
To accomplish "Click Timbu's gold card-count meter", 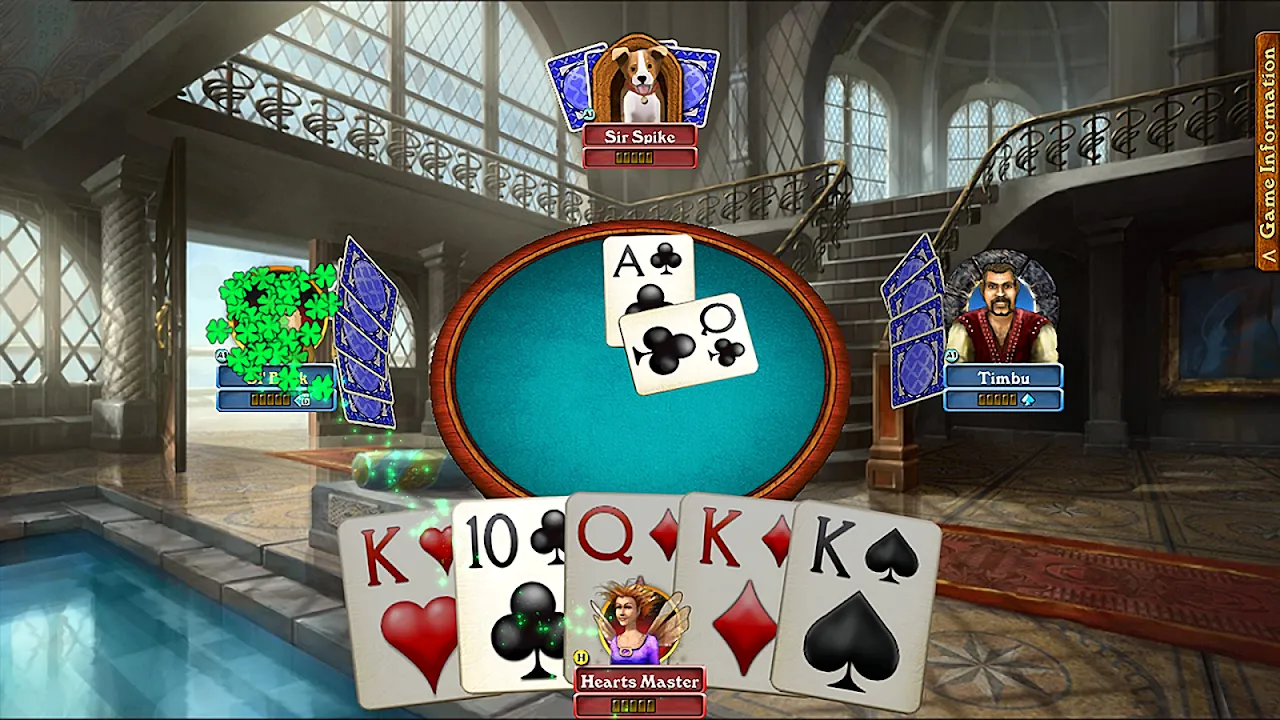I will point(998,399).
